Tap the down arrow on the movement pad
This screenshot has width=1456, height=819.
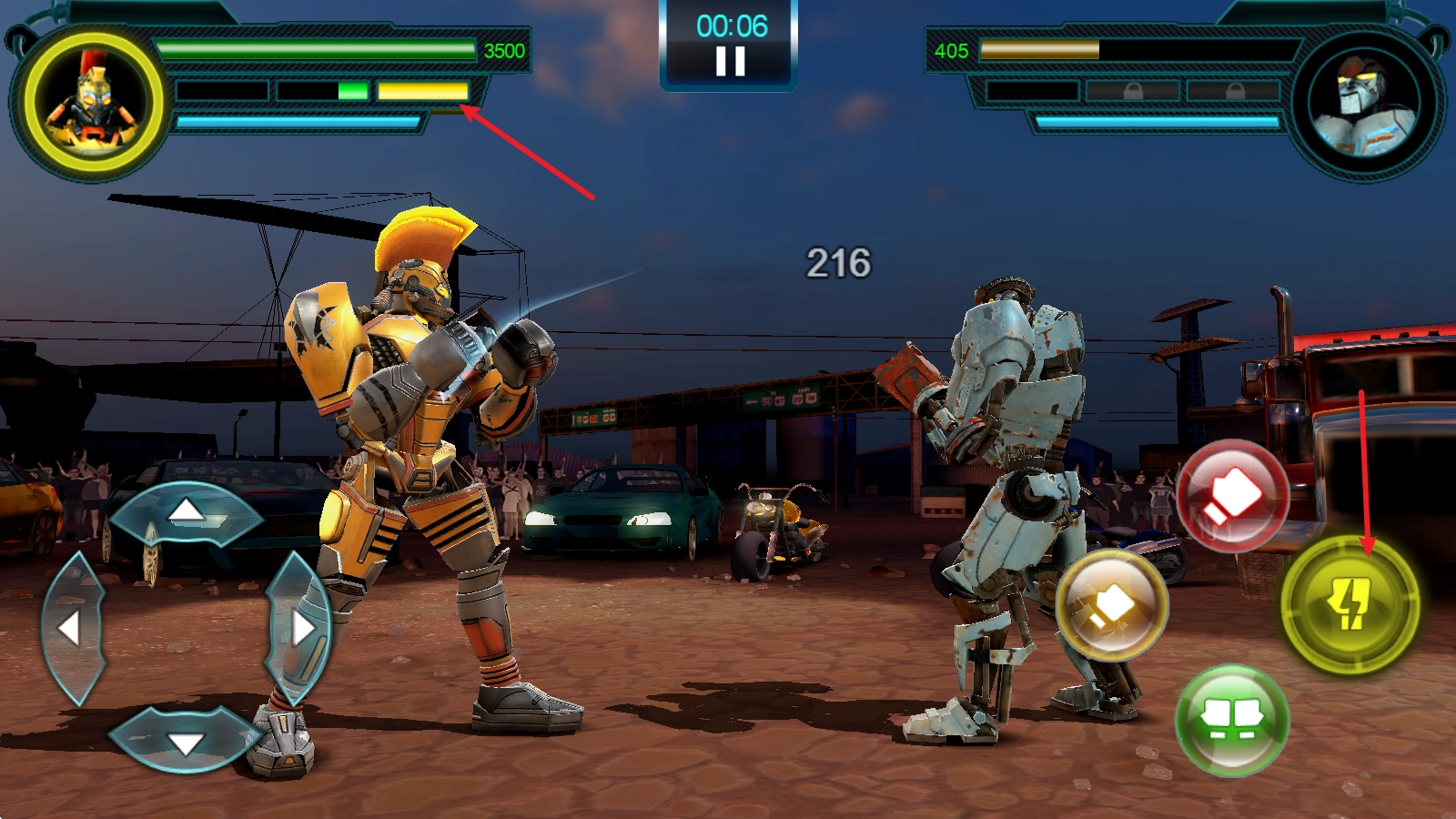187,741
